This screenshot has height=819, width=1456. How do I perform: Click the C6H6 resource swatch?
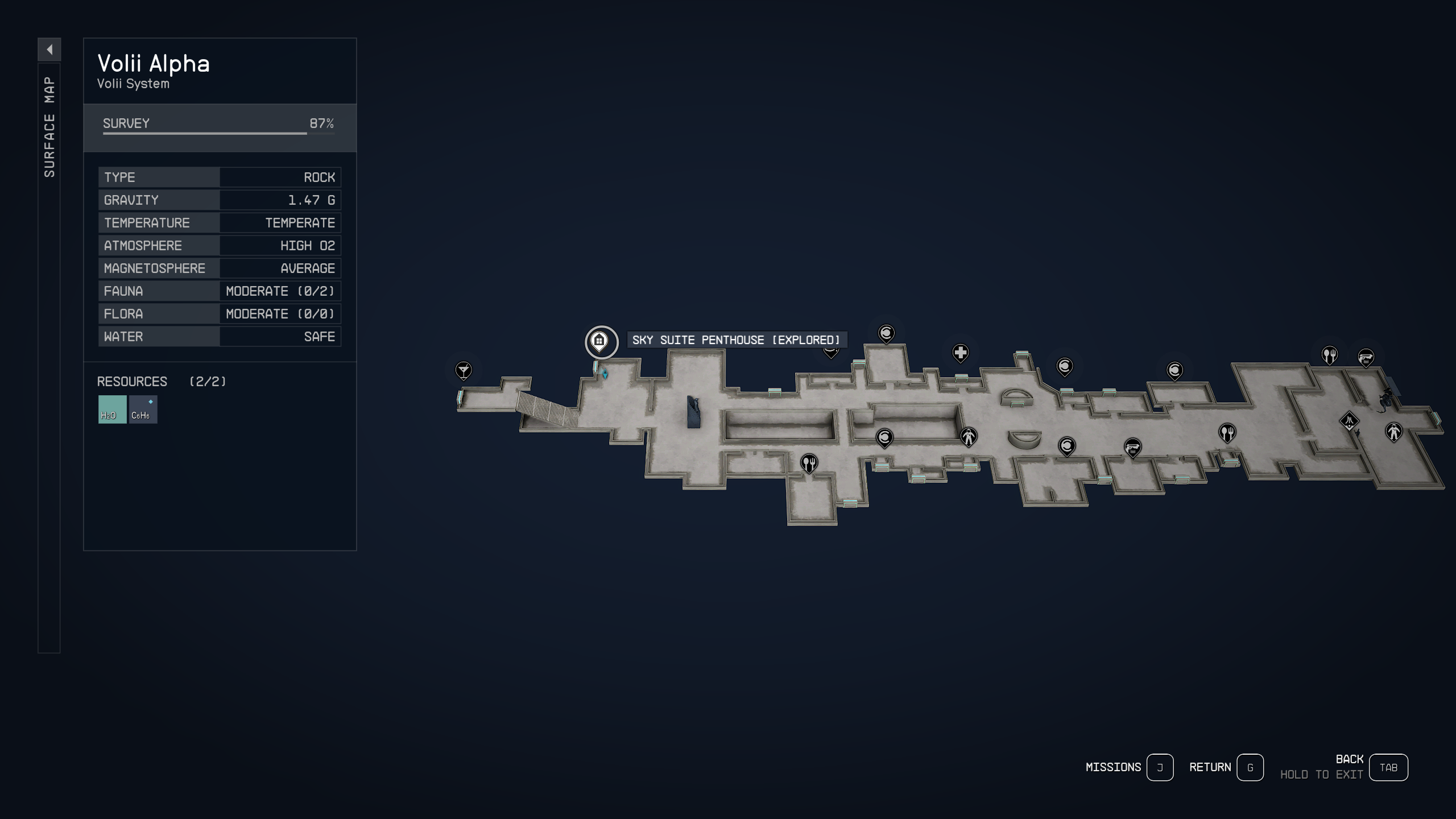point(142,408)
